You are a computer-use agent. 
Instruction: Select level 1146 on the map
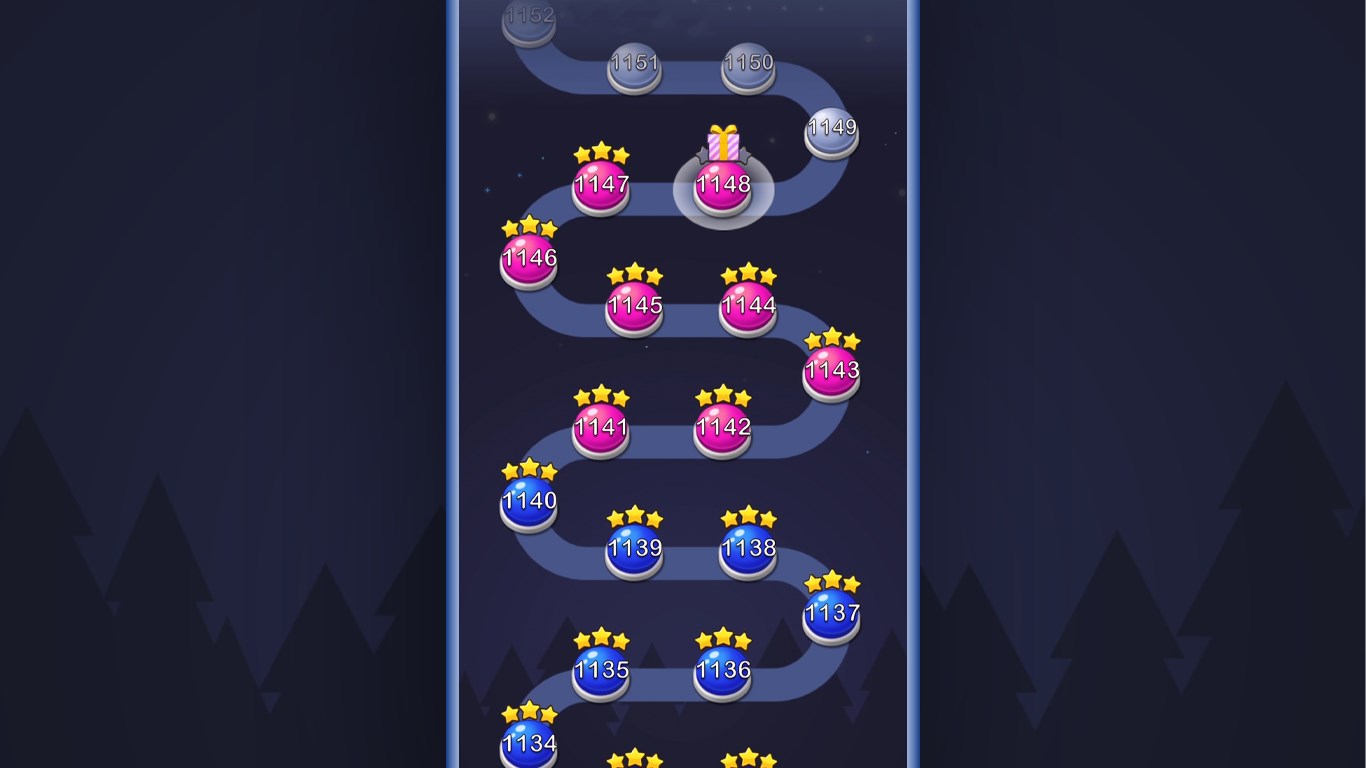(x=528, y=258)
